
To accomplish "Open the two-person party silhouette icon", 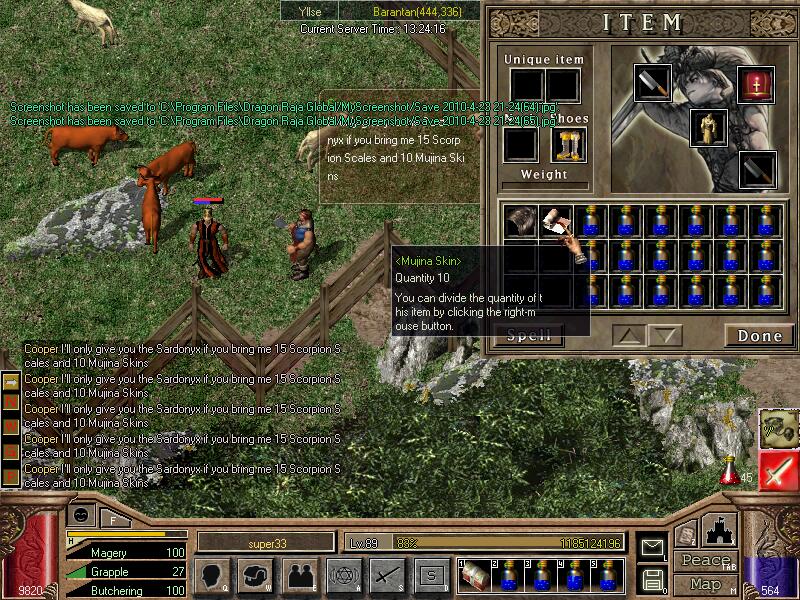I will pos(299,575).
